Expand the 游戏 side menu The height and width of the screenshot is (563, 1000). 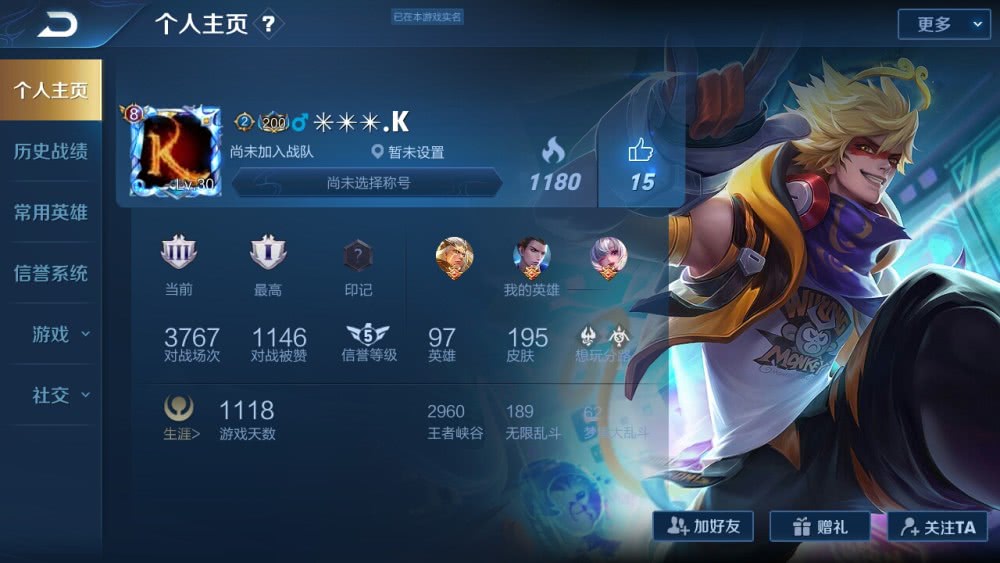pyautogui.click(x=58, y=334)
